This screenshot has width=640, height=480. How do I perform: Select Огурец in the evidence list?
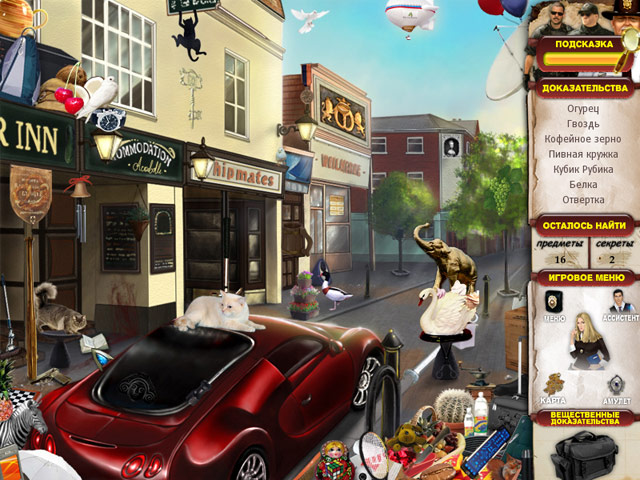(x=583, y=107)
